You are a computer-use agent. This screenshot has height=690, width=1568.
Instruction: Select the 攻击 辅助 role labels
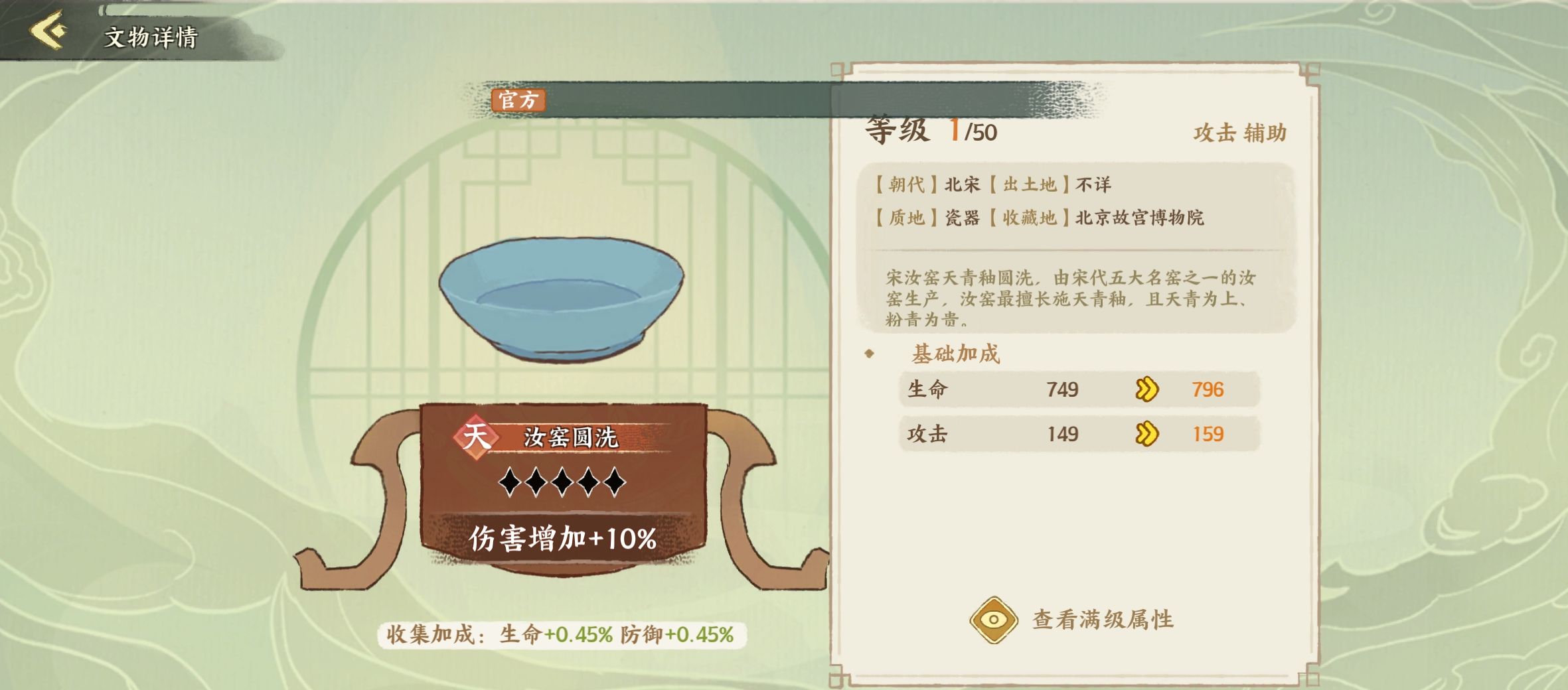(1239, 133)
